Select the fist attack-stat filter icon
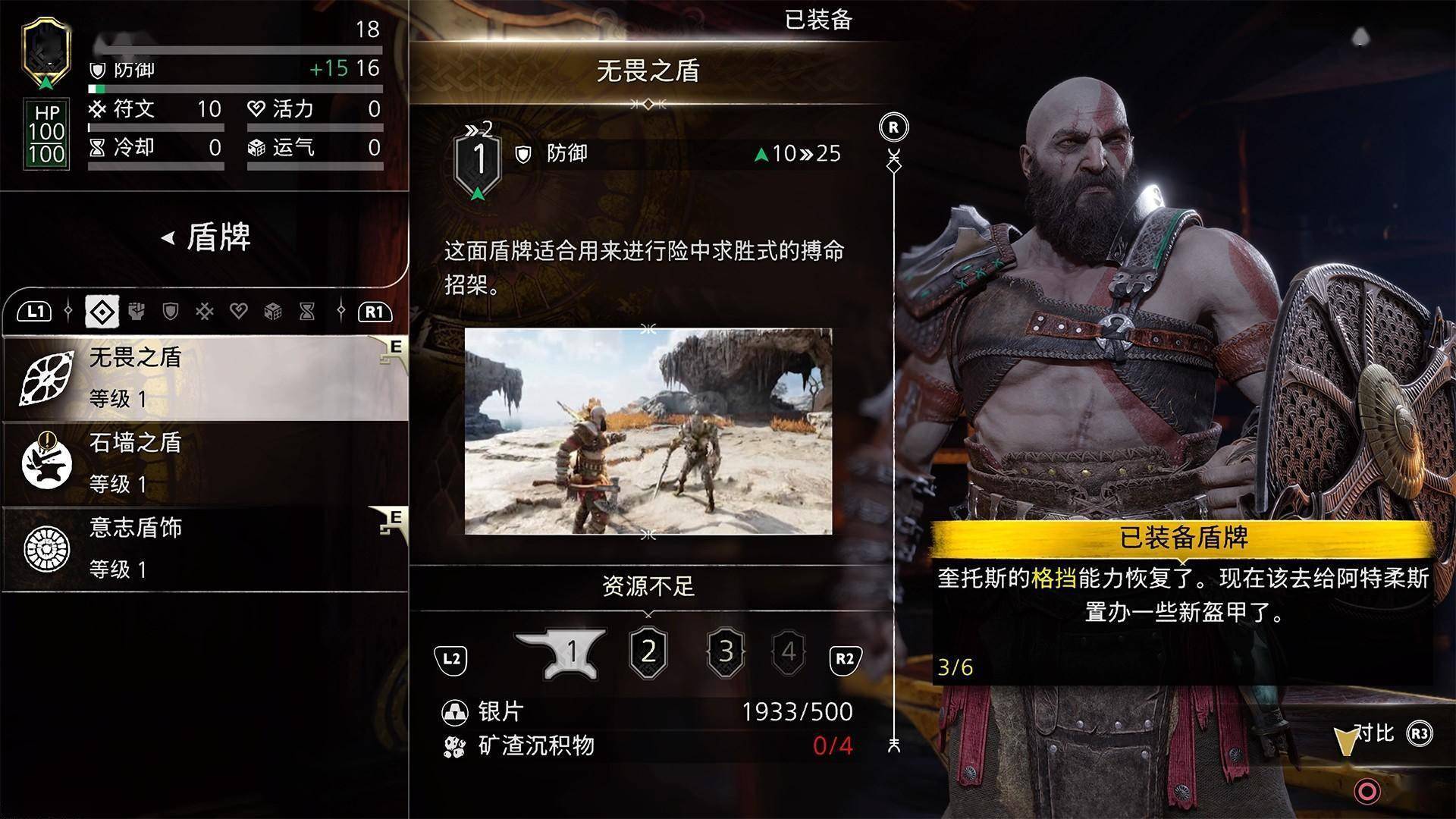 [137, 311]
